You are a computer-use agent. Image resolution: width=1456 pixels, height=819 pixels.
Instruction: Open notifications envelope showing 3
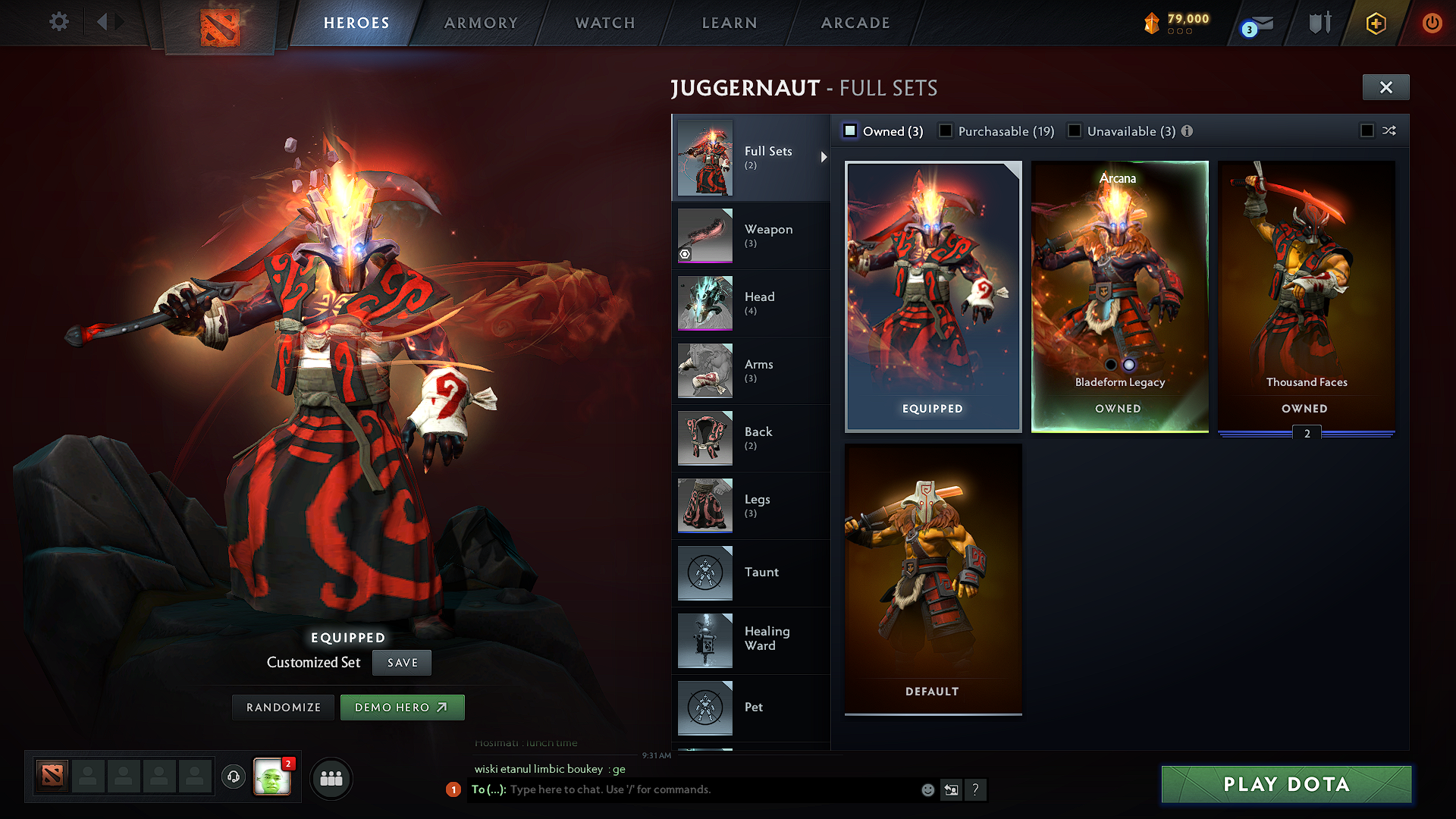pyautogui.click(x=1255, y=23)
